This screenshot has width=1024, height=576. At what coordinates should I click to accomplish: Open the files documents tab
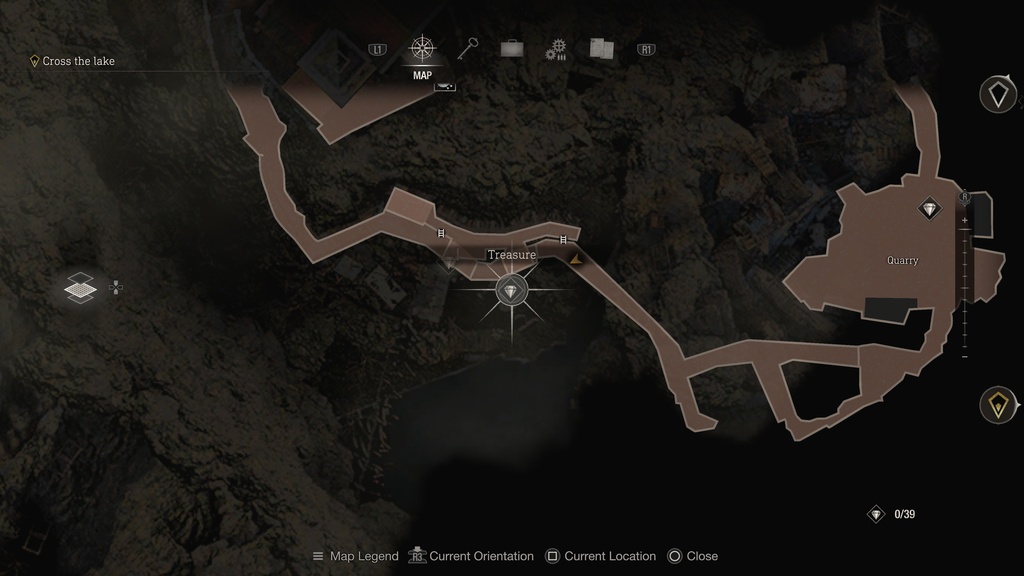pos(601,48)
